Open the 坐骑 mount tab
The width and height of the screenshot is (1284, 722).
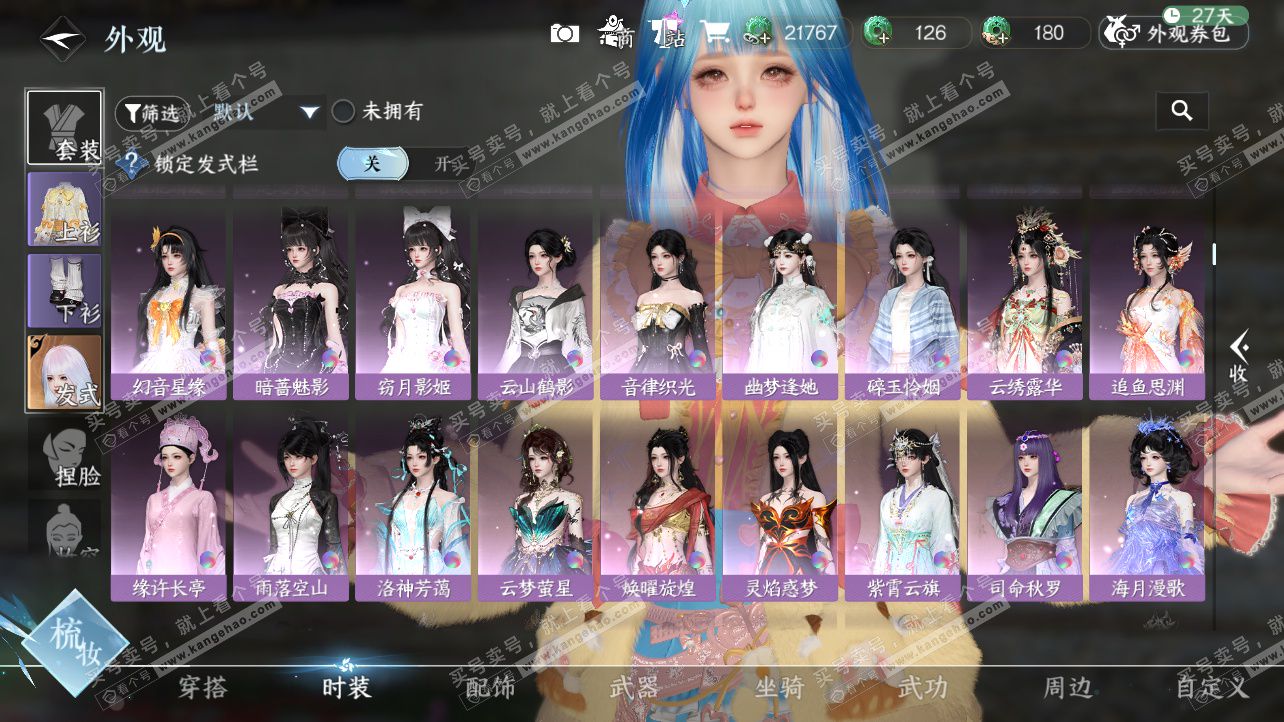[x=779, y=687]
